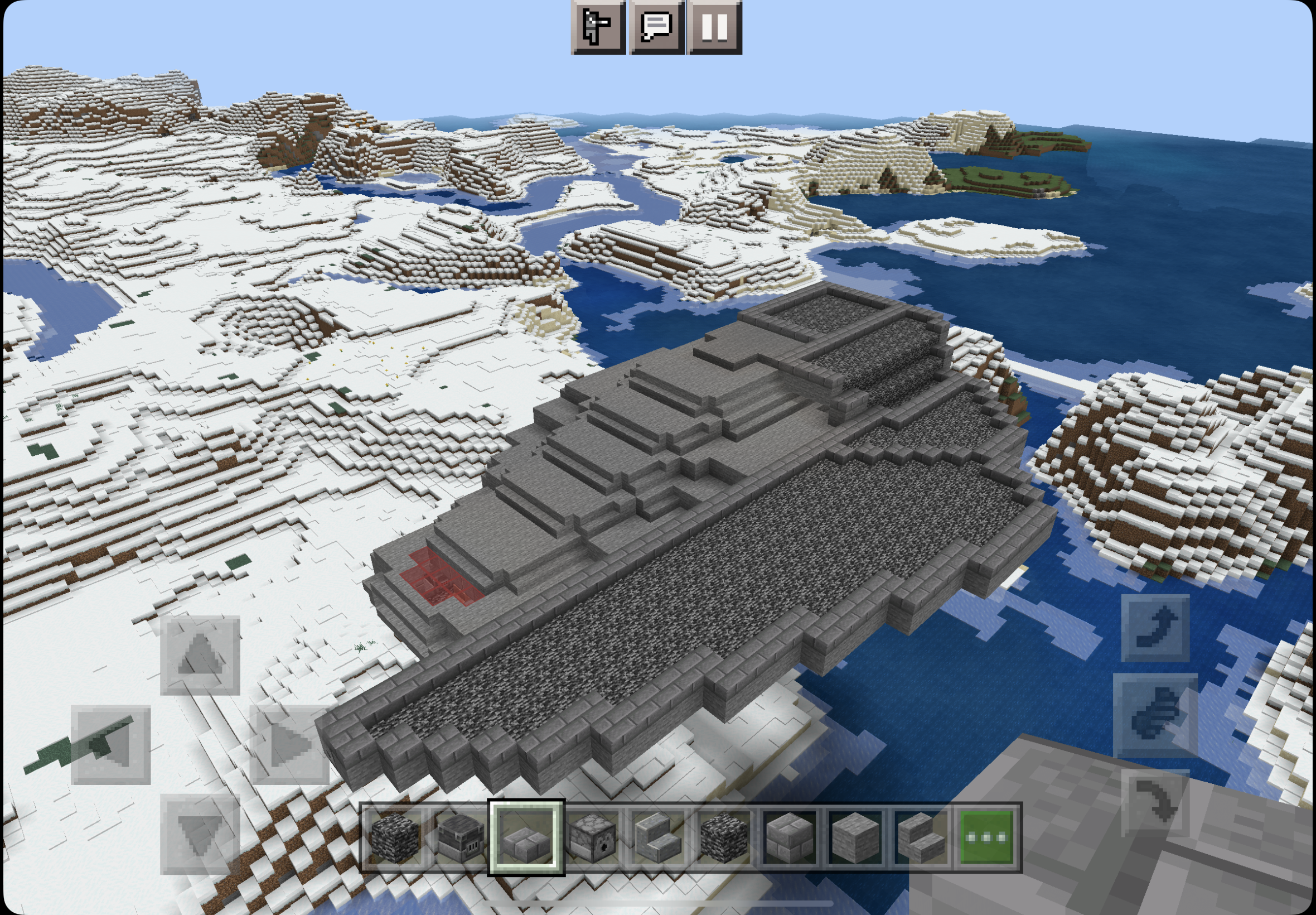Select the dispenser hotbar slot
Screen dimensions: 1316x915
point(592,837)
